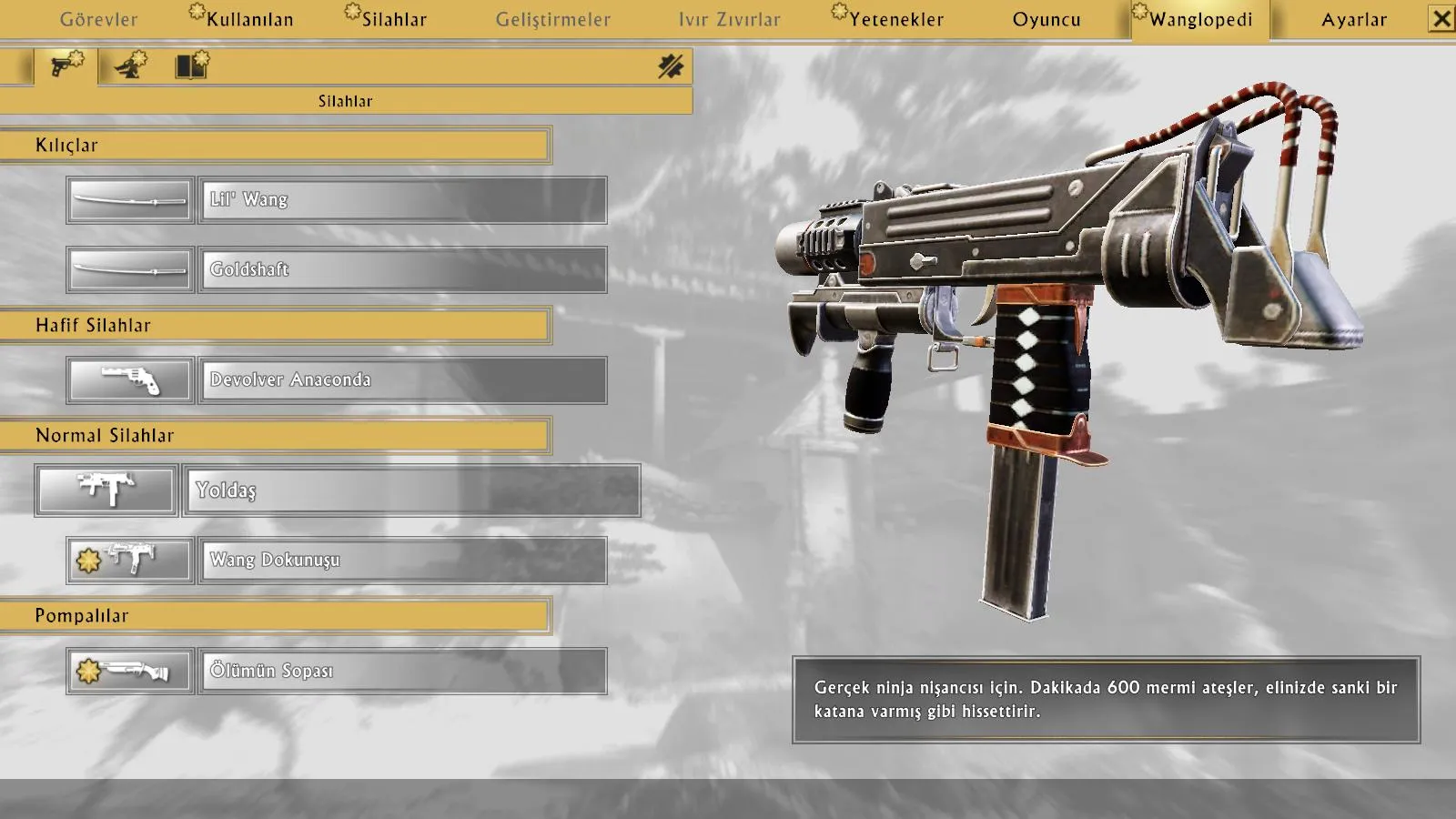Select the pistol icon weapons sub-tab

66,66
